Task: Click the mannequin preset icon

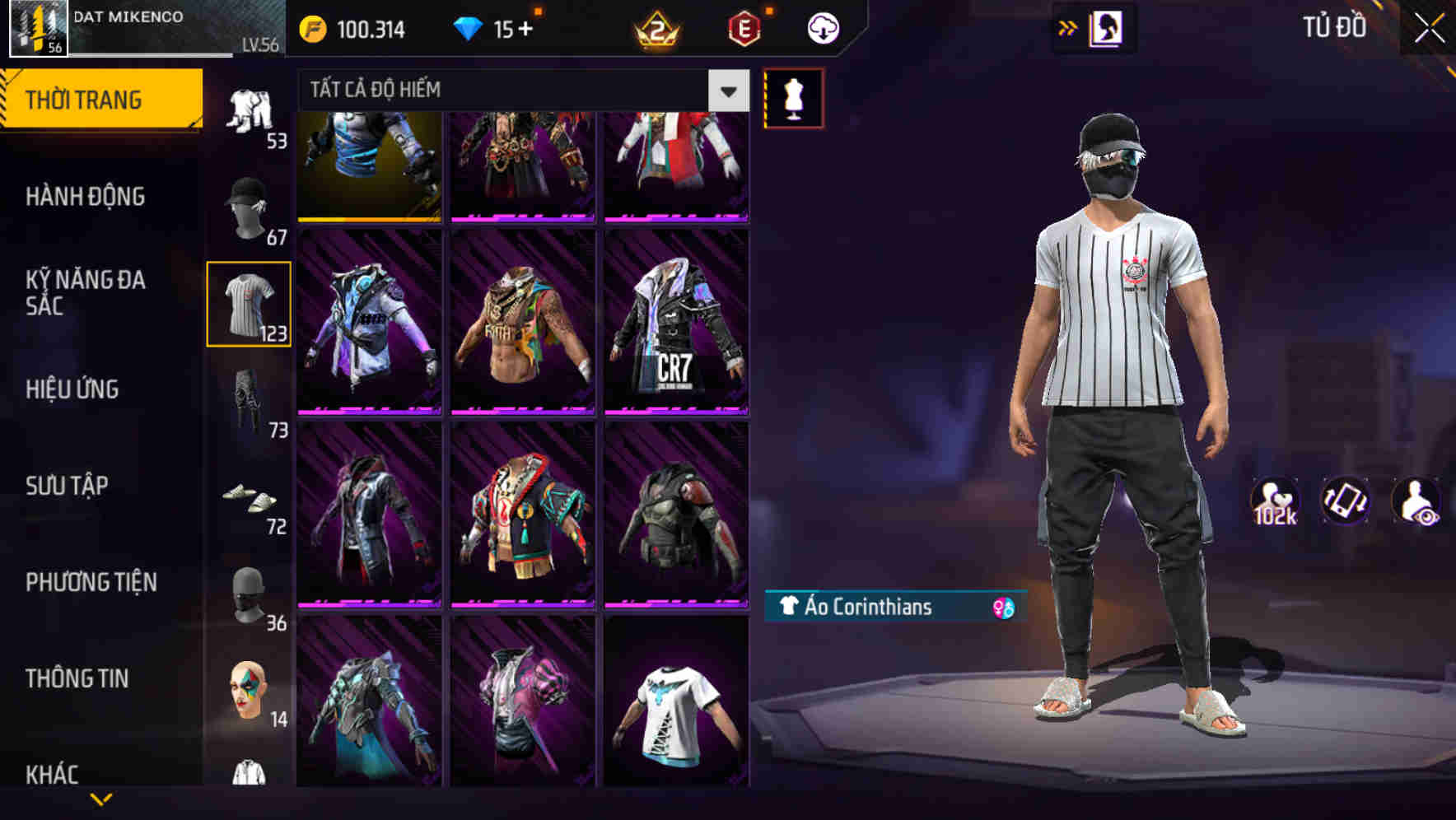Action: coord(793,97)
